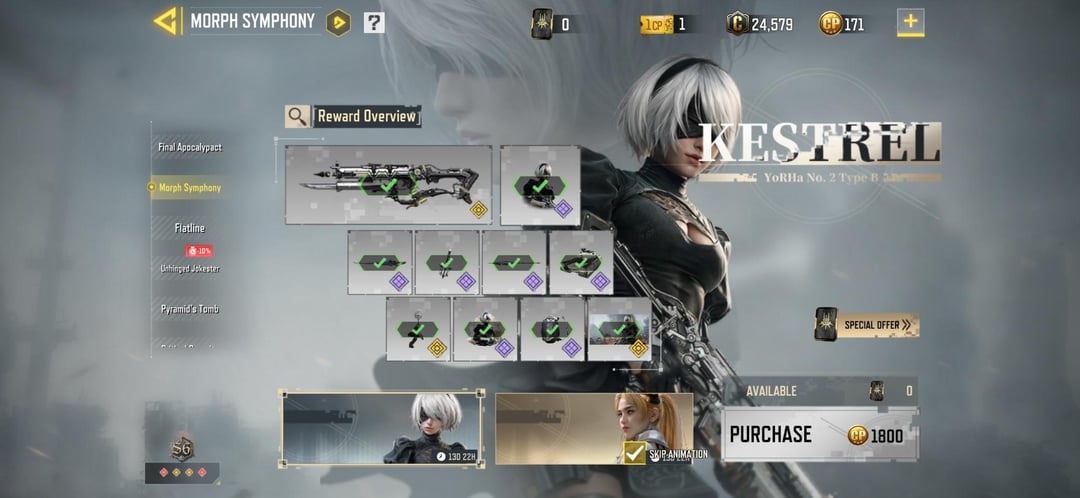Play the Morph Symphony preview video

339,22
